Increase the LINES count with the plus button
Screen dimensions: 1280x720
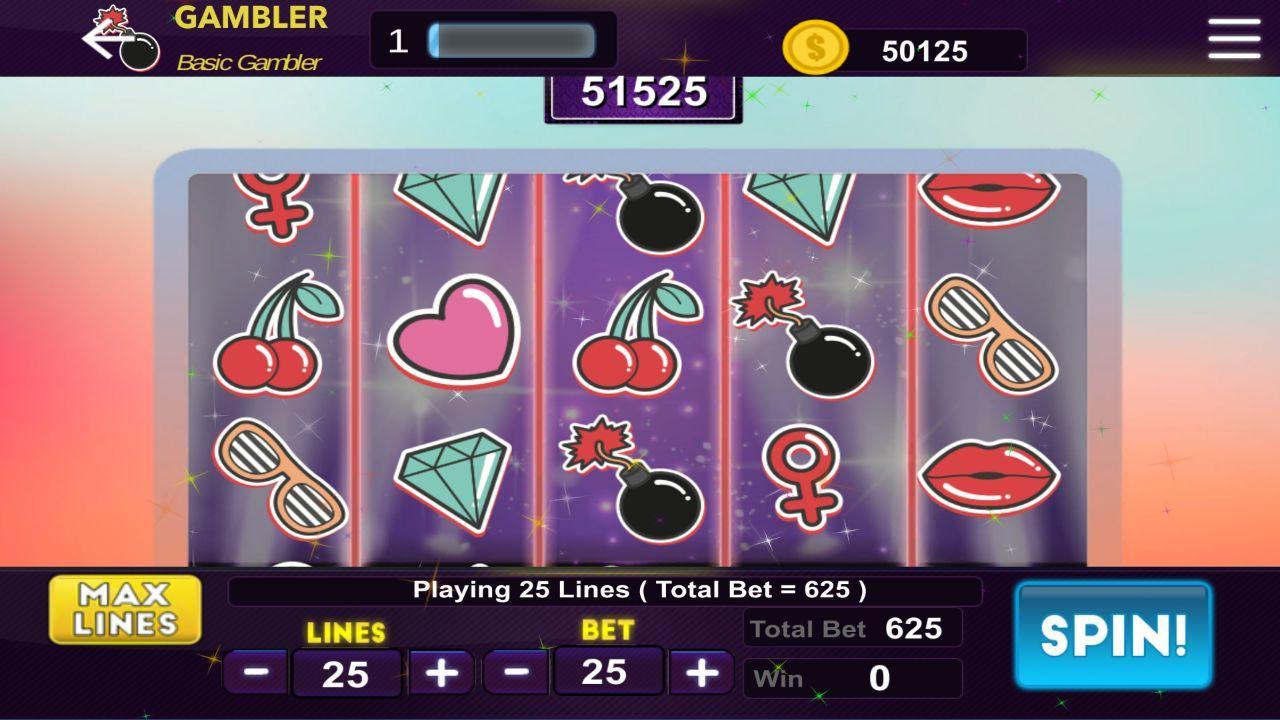(x=440, y=671)
